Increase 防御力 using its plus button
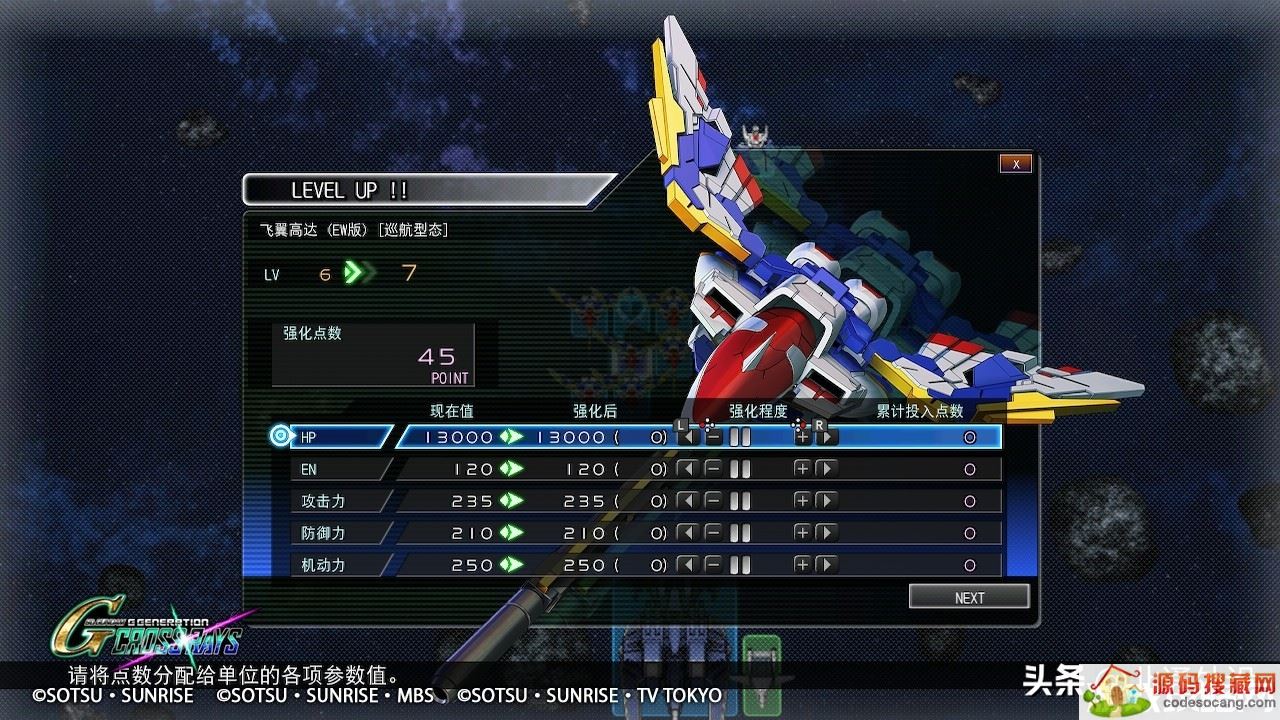 click(x=801, y=533)
